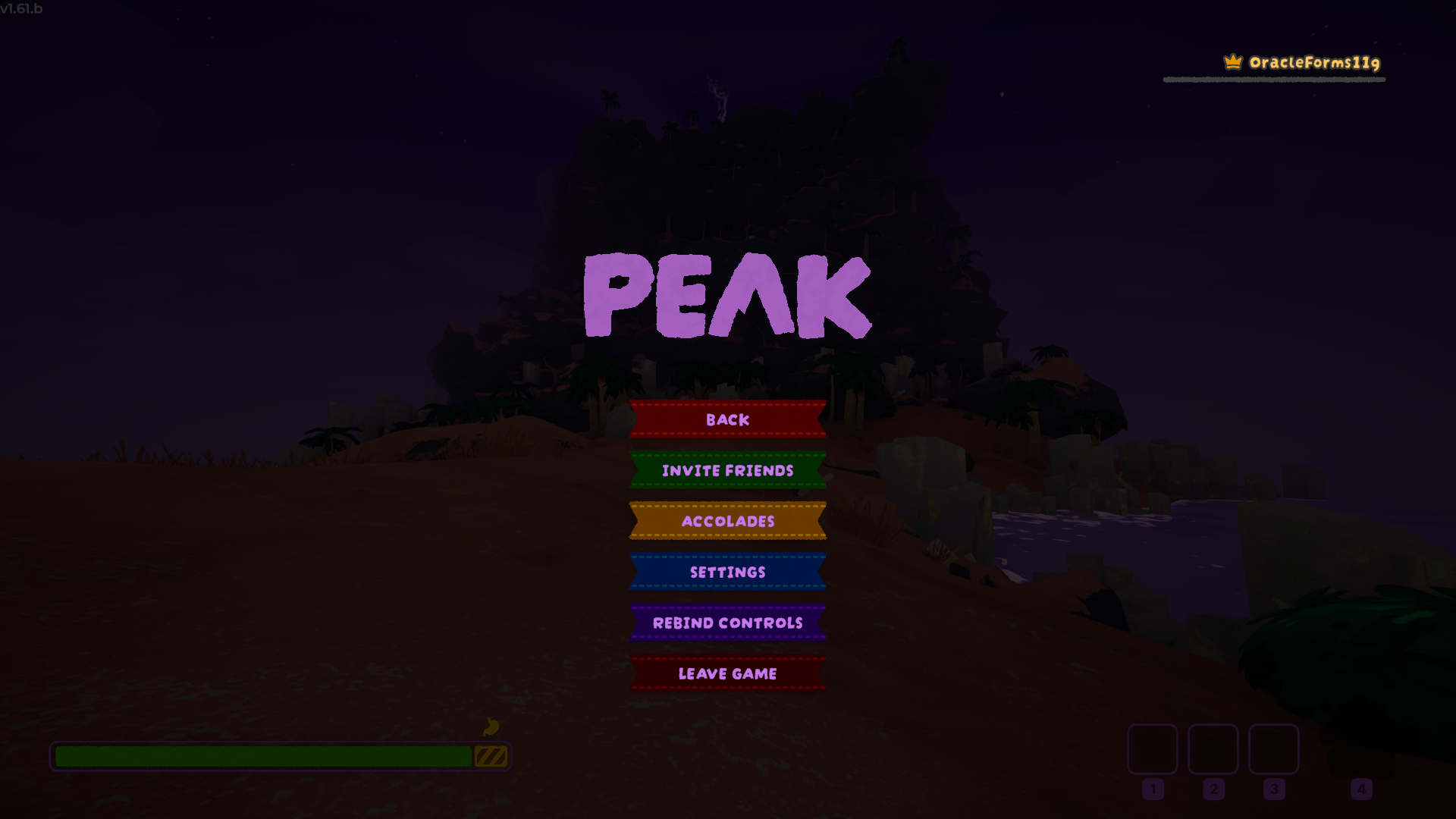Click the number badge under slot 3
This screenshot has height=819, width=1456.
1273,789
